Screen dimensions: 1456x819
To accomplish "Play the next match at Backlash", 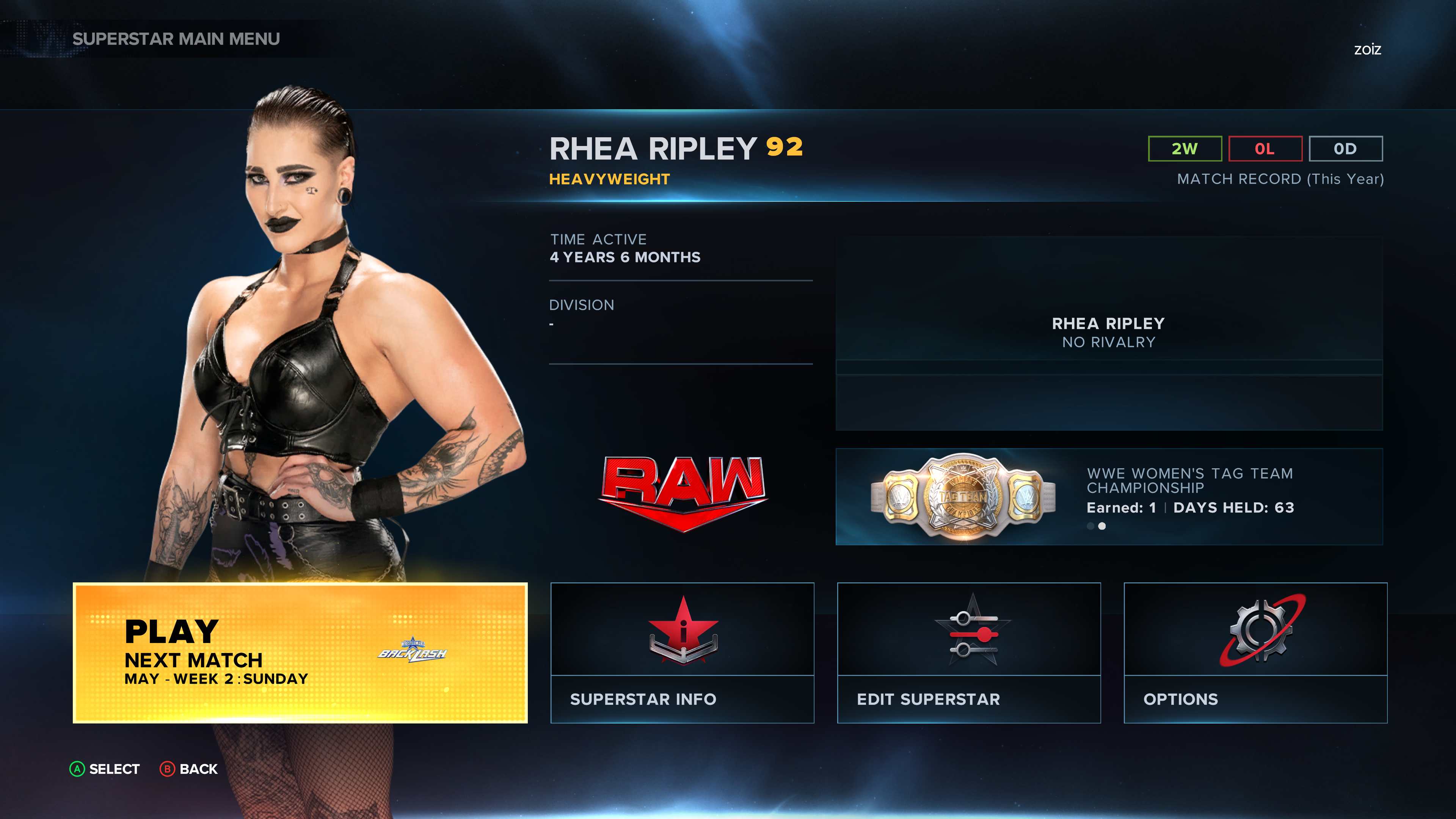I will point(300,652).
